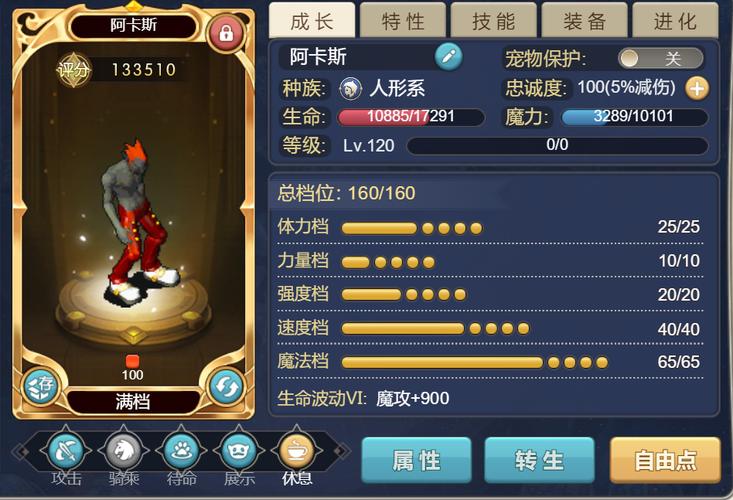Click the plus button next to 忠诚度
The height and width of the screenshot is (500, 733).
coord(696,88)
